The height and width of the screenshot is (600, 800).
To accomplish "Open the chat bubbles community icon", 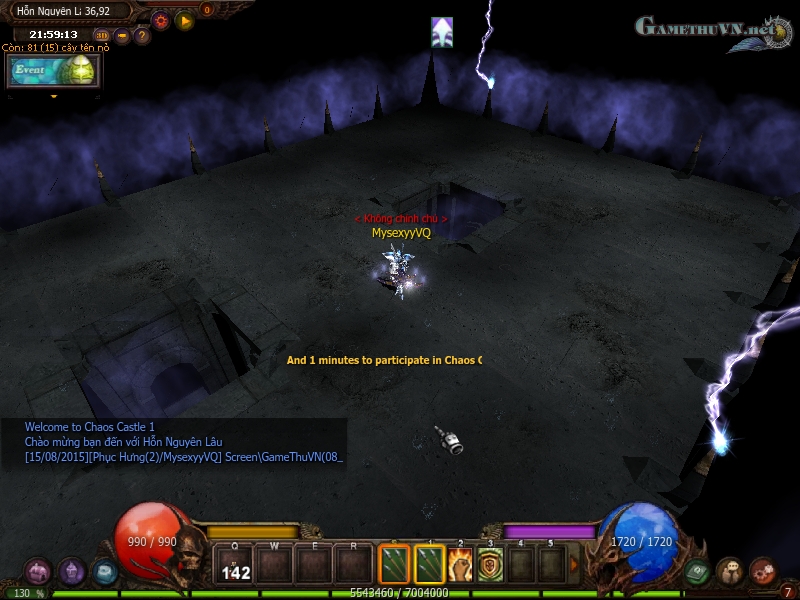I will pyautogui.click(x=730, y=571).
